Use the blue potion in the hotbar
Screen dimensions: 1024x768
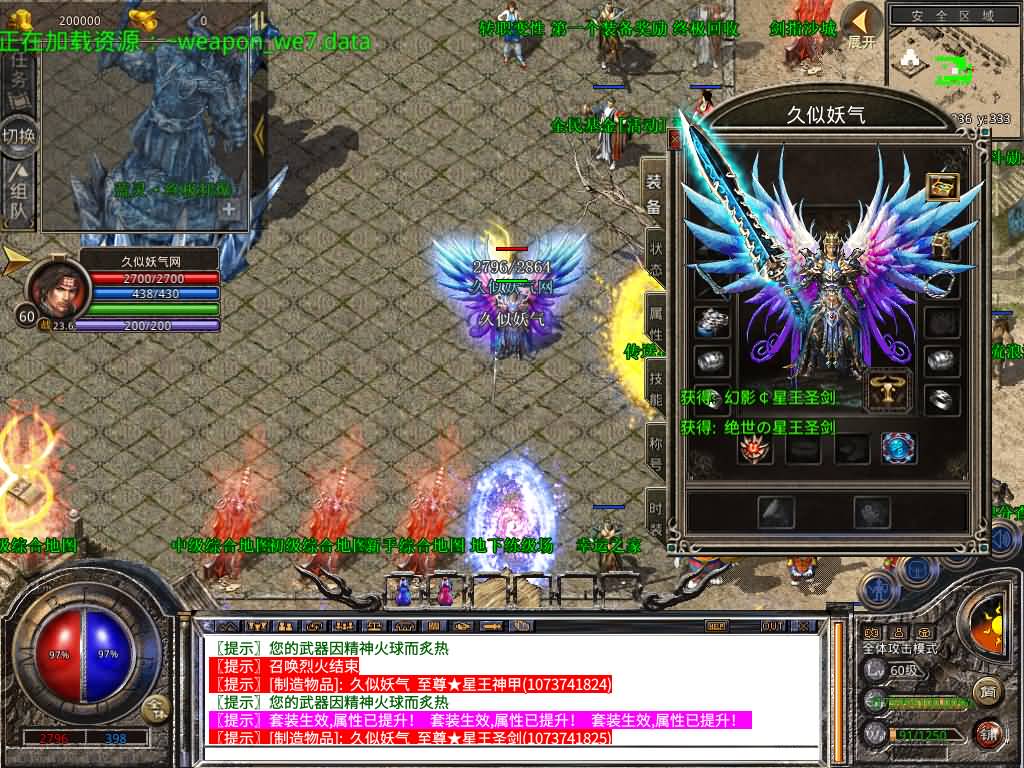(x=404, y=591)
